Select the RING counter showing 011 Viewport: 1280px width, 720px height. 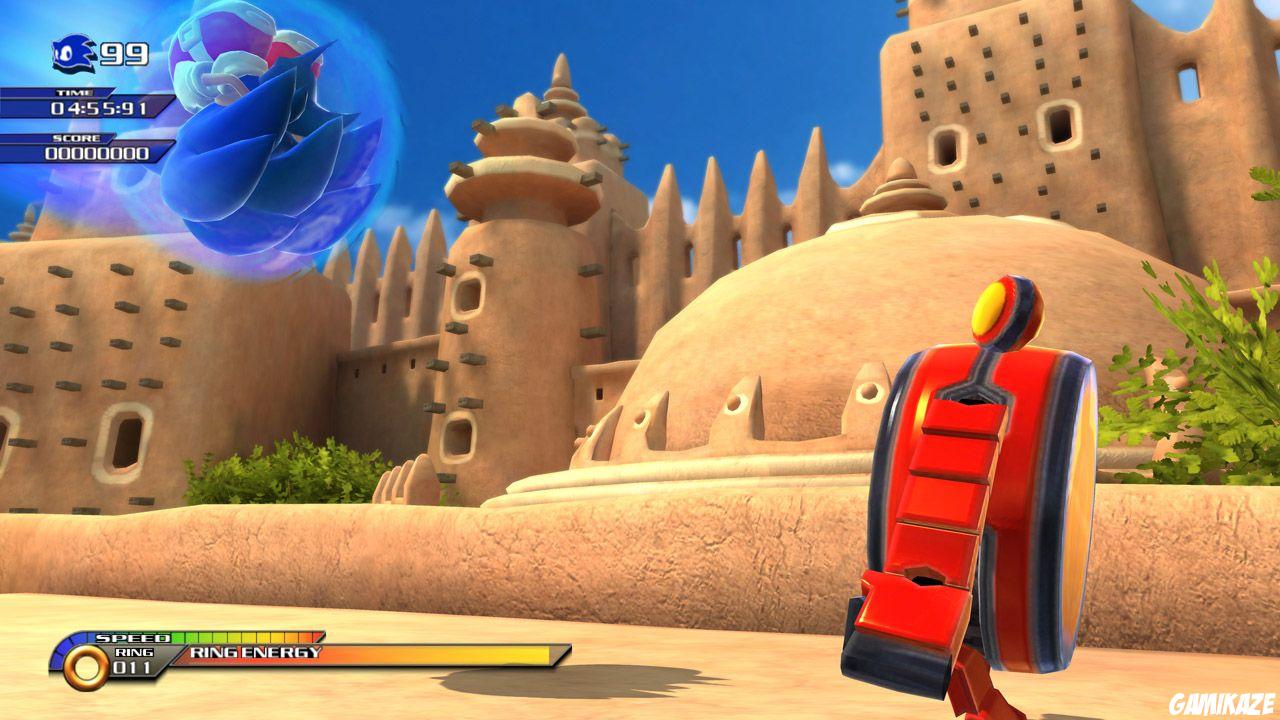pos(131,669)
